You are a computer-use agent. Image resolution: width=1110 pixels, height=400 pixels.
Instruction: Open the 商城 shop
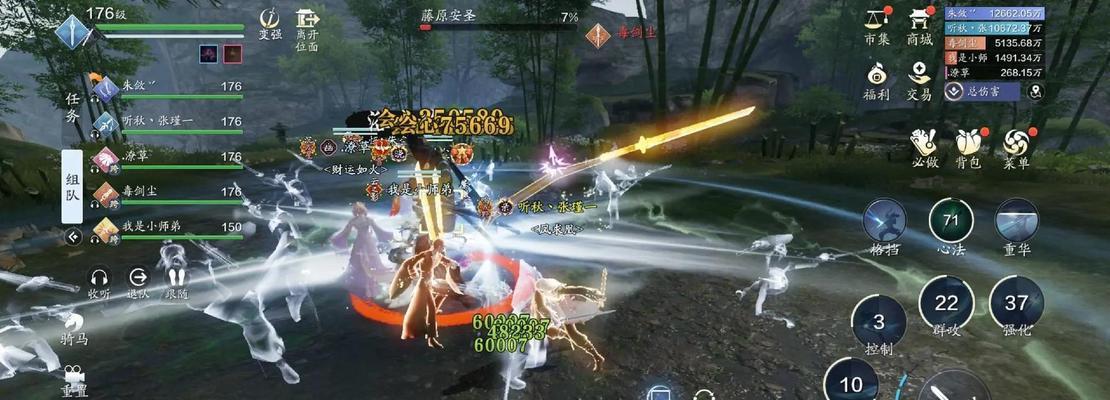click(919, 24)
